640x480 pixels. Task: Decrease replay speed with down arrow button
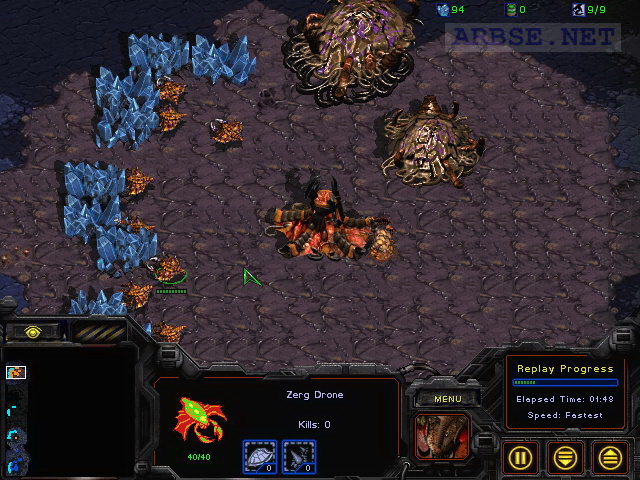566,458
